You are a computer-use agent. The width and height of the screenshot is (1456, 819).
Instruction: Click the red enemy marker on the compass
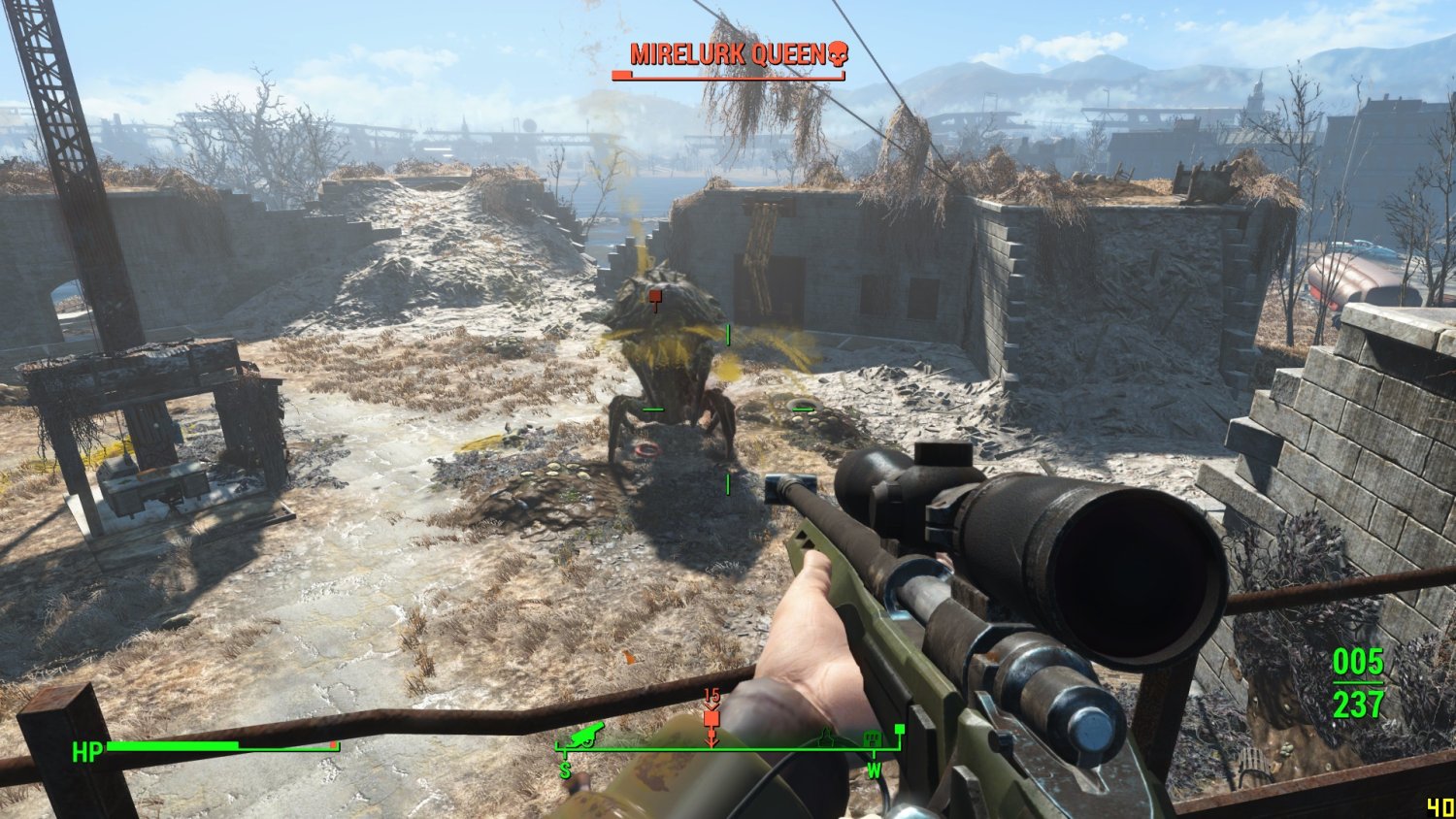point(711,719)
